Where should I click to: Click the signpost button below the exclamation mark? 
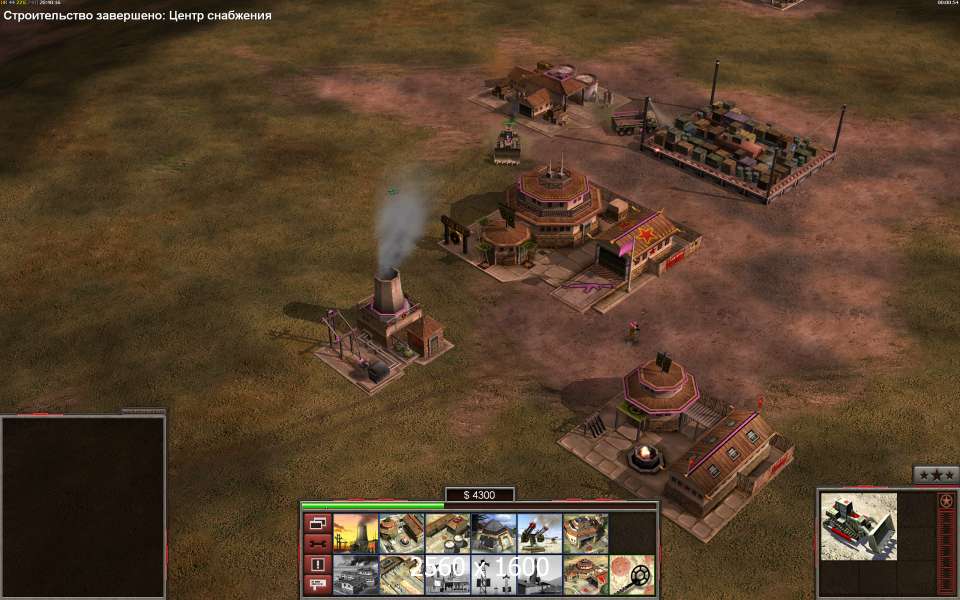317,583
